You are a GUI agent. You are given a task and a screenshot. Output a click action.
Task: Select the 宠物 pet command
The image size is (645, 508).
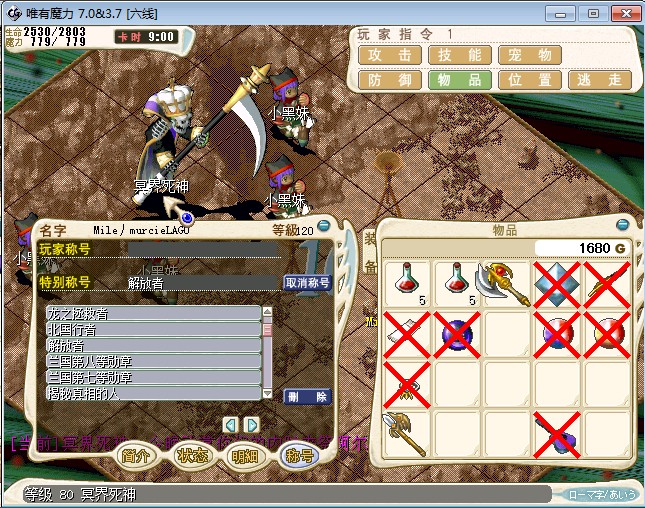click(529, 55)
